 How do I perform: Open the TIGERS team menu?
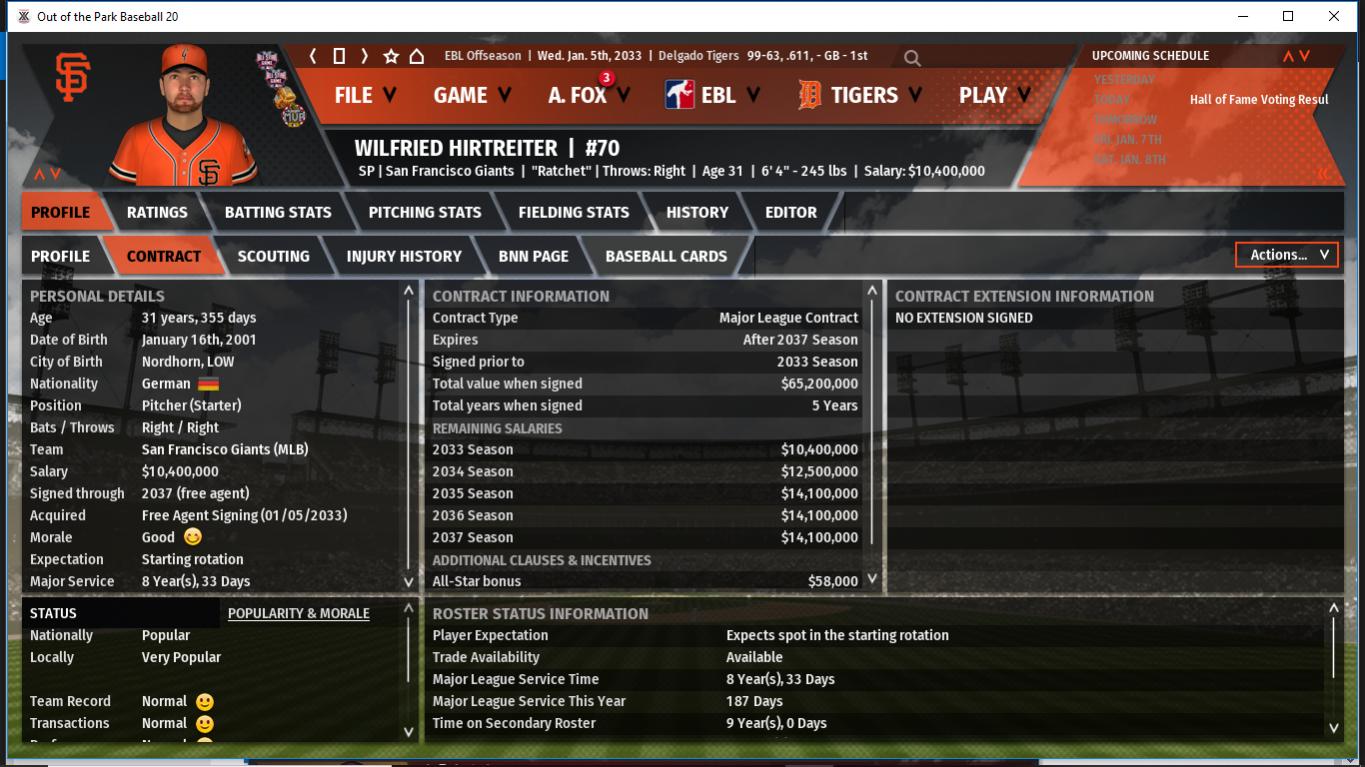click(x=859, y=95)
